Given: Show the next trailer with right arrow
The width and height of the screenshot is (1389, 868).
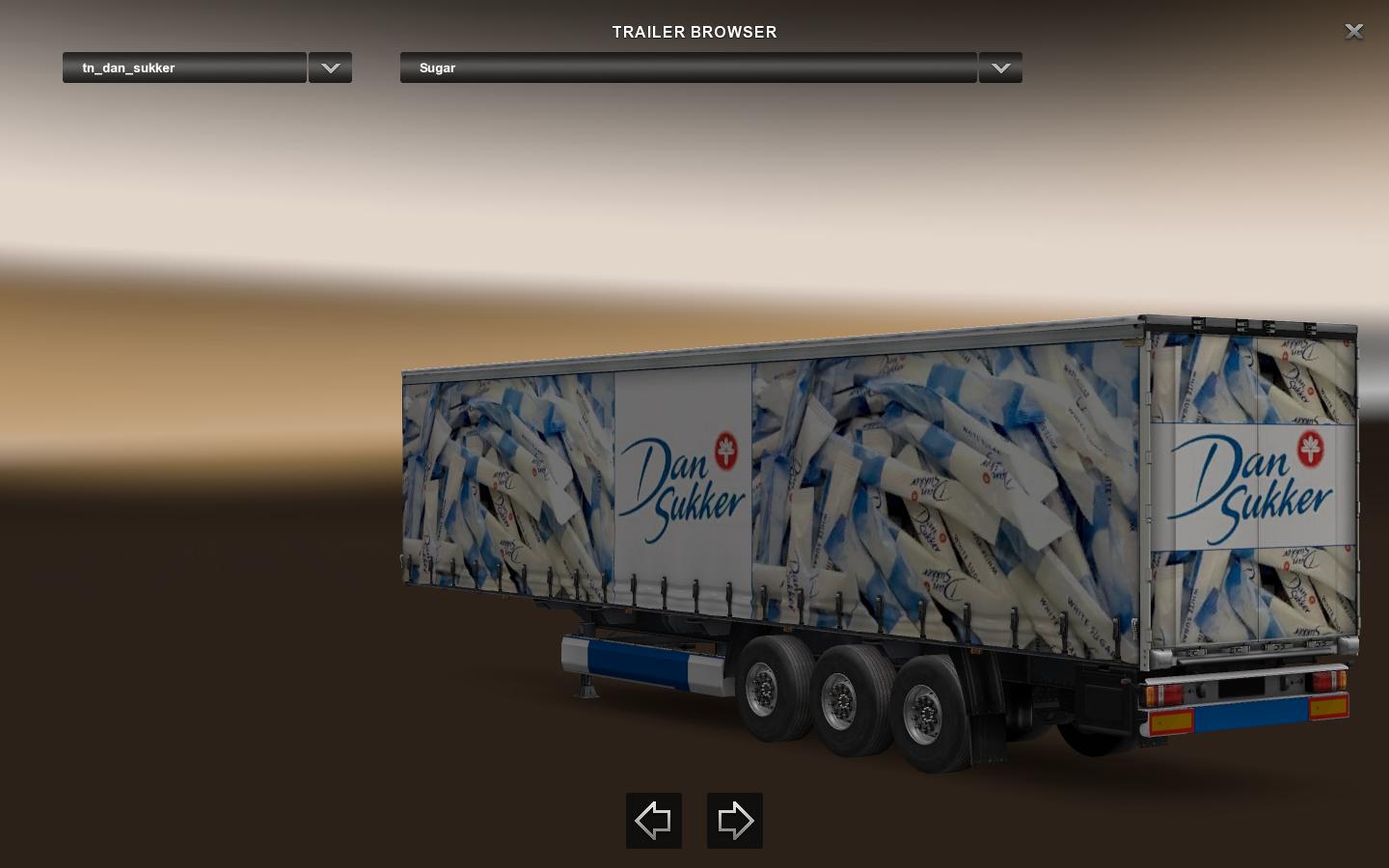Looking at the screenshot, I should coord(735,821).
